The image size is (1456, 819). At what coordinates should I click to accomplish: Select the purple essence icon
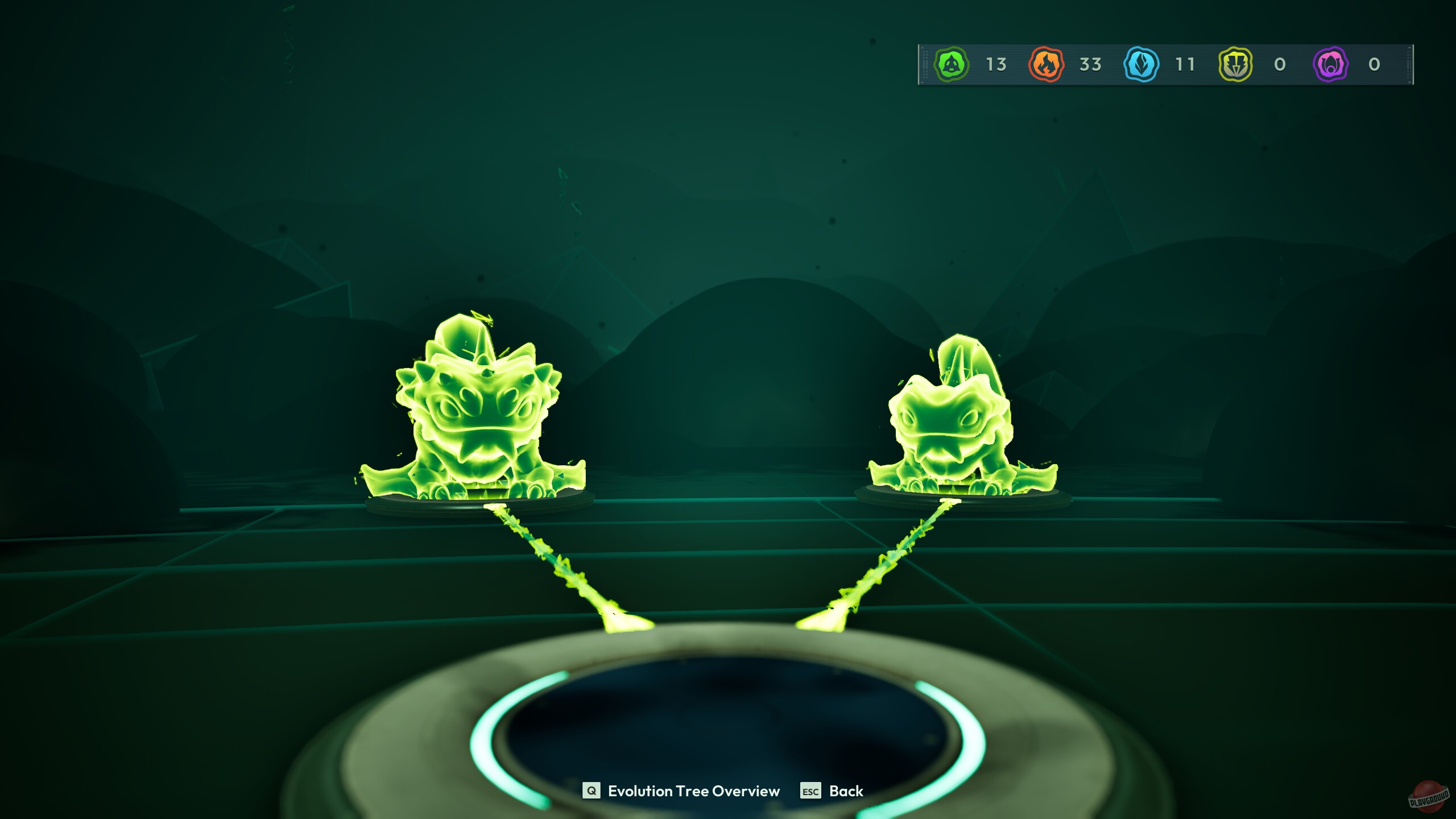tap(1330, 64)
